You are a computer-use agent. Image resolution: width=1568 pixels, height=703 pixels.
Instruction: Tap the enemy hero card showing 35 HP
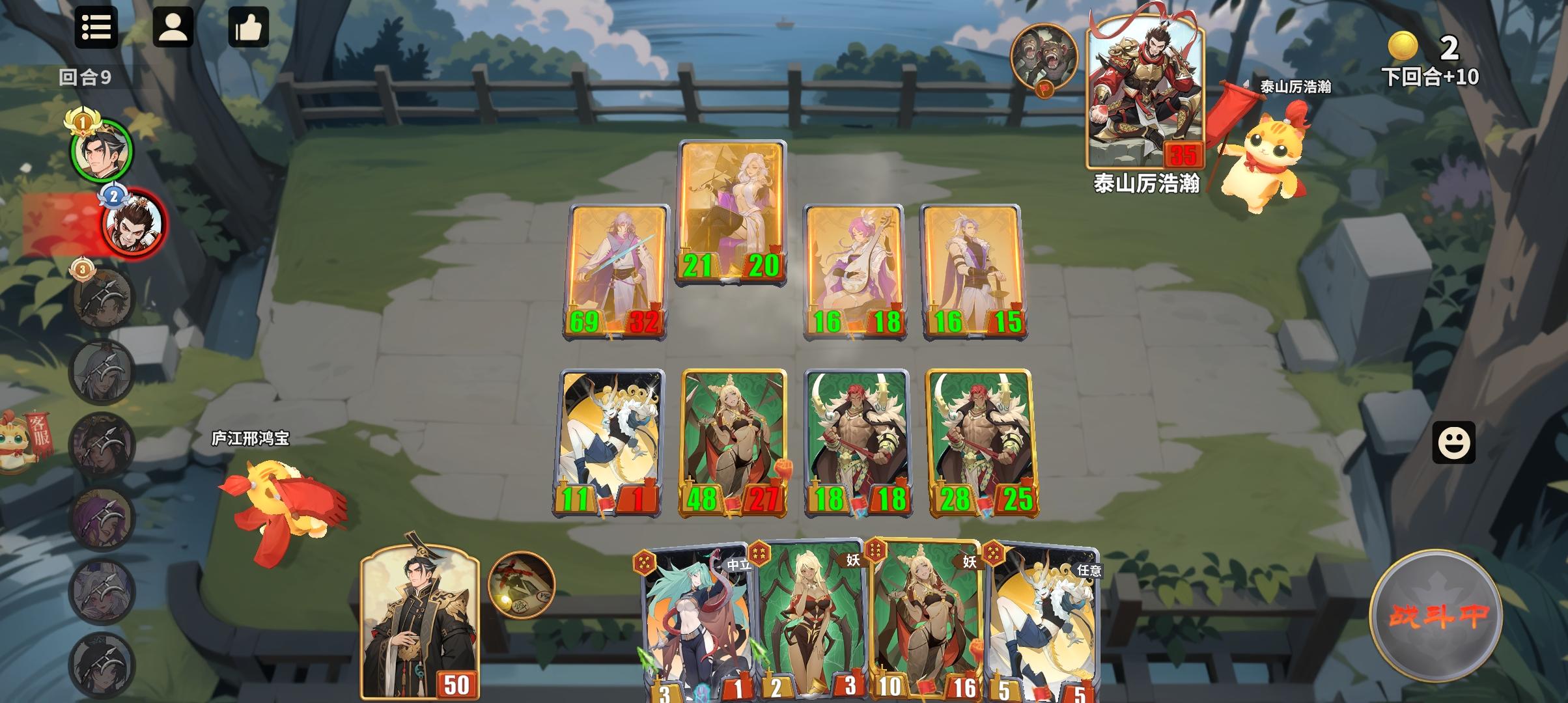1144,94
